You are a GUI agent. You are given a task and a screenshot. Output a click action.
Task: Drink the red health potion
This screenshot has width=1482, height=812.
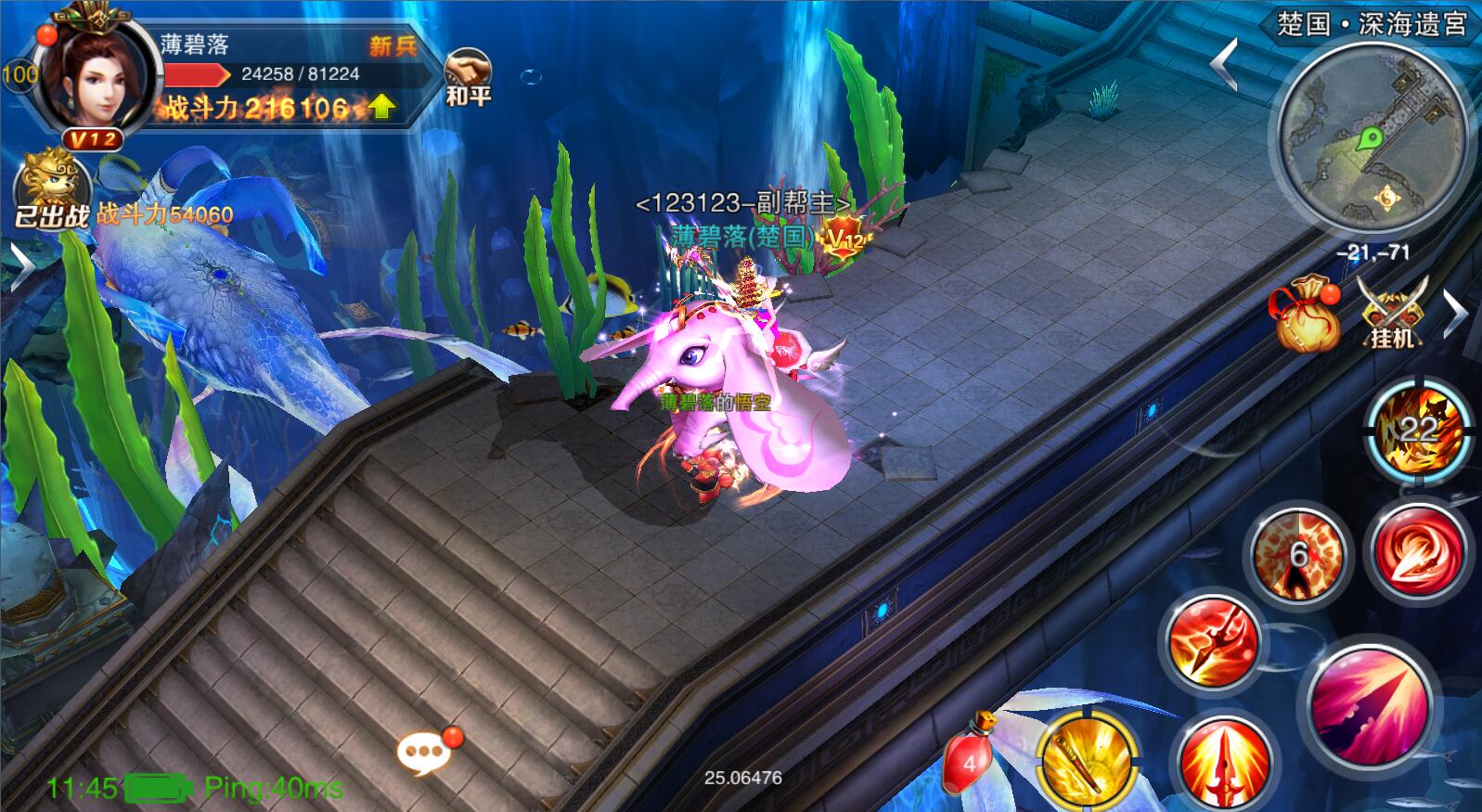point(969,761)
